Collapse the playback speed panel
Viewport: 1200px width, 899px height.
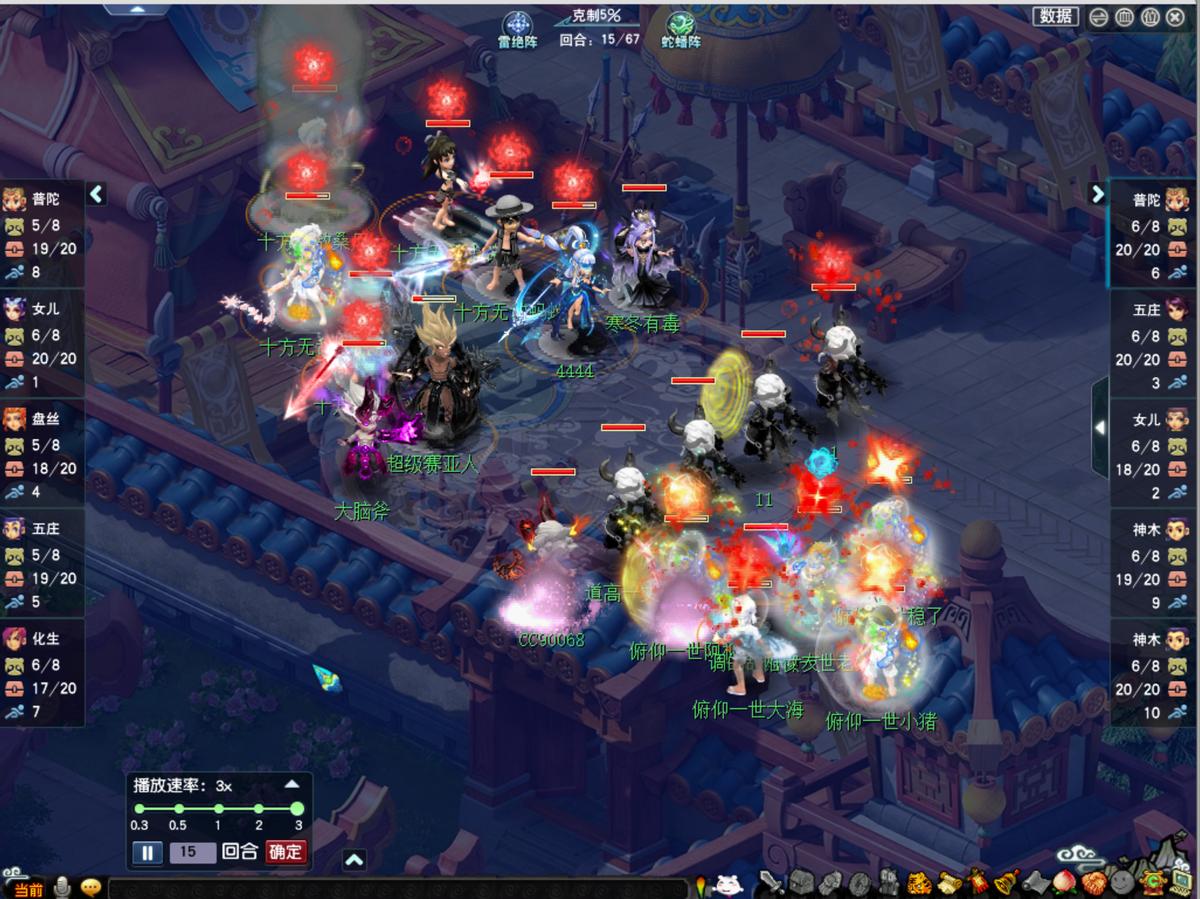291,785
